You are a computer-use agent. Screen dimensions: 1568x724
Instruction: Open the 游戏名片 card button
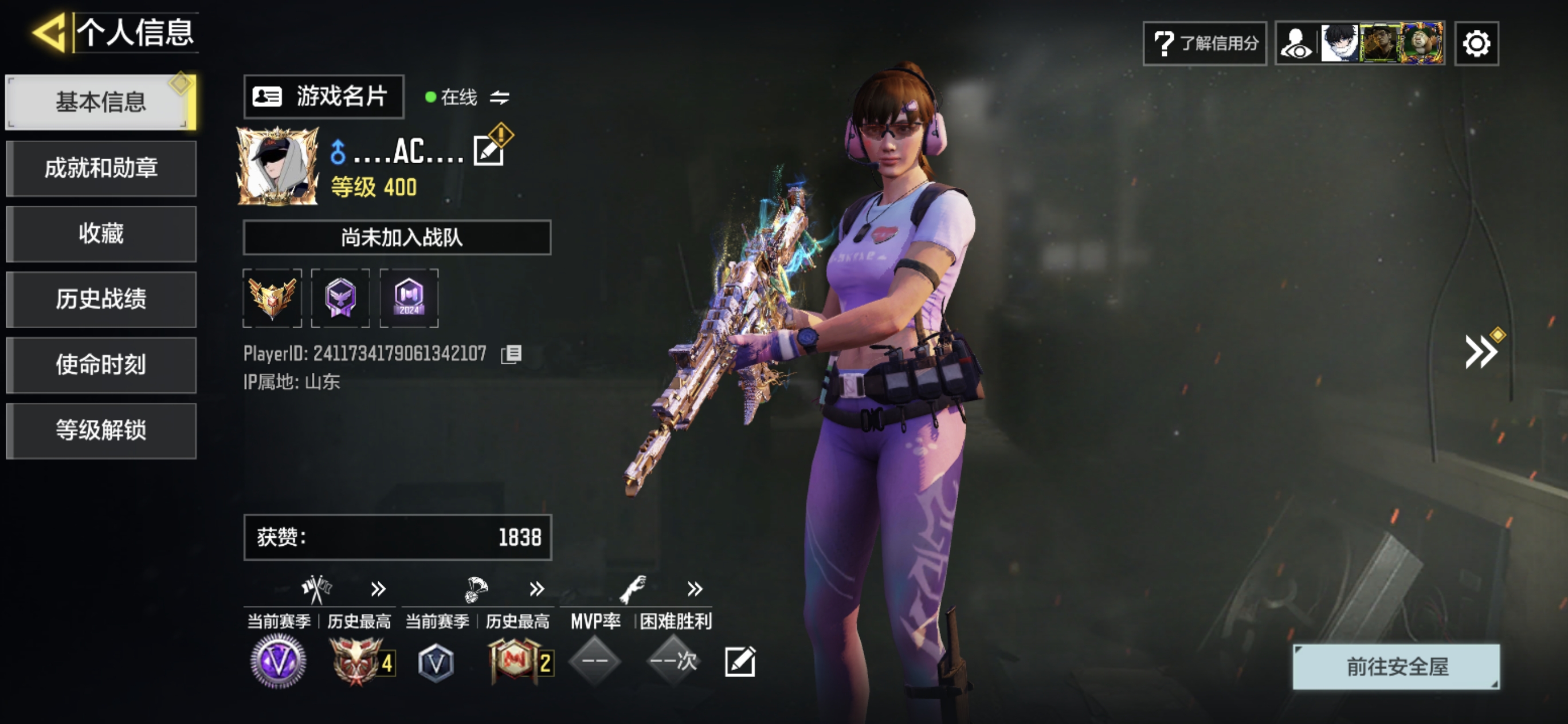click(x=323, y=97)
